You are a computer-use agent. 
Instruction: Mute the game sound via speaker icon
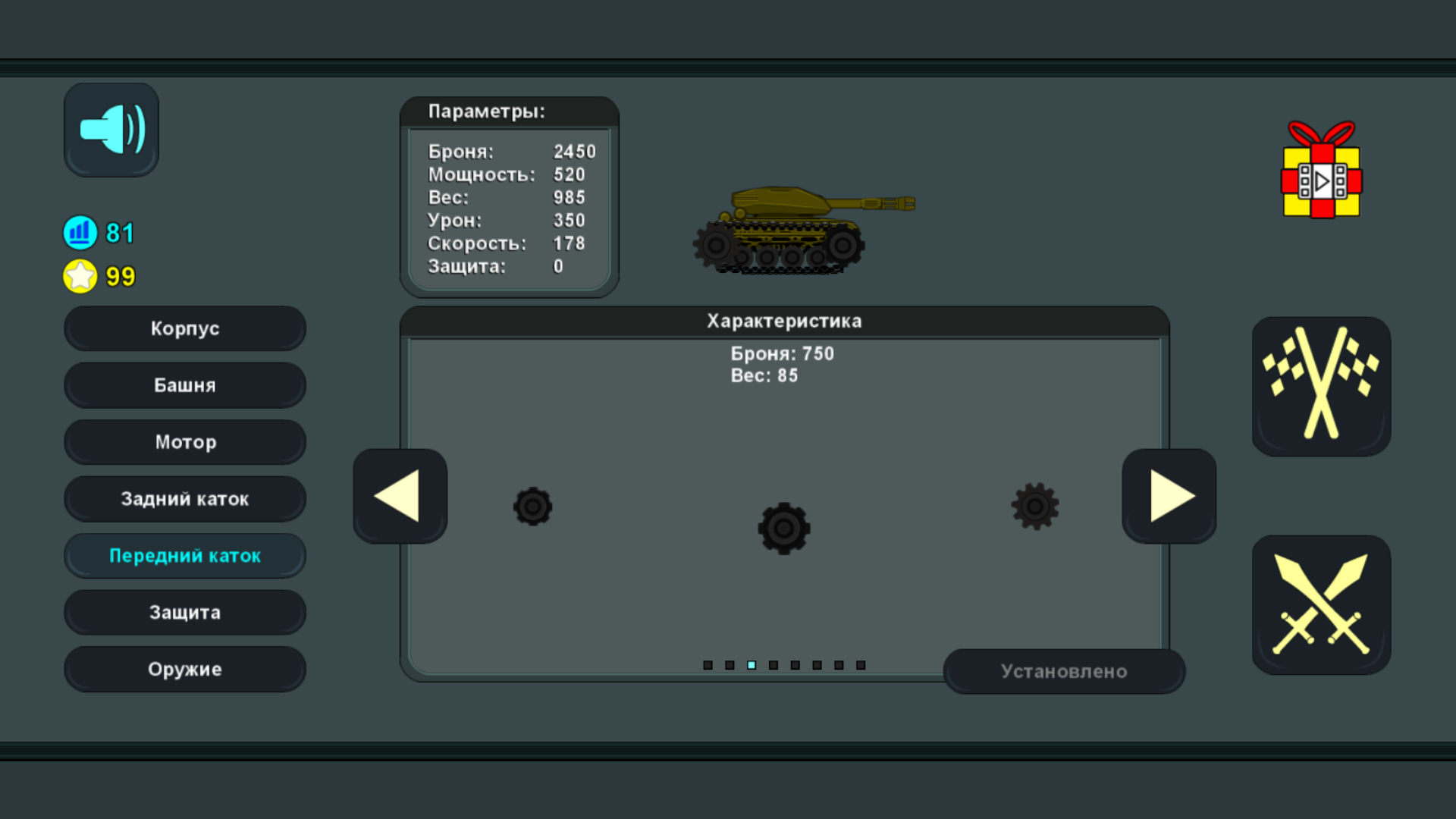[x=111, y=129]
